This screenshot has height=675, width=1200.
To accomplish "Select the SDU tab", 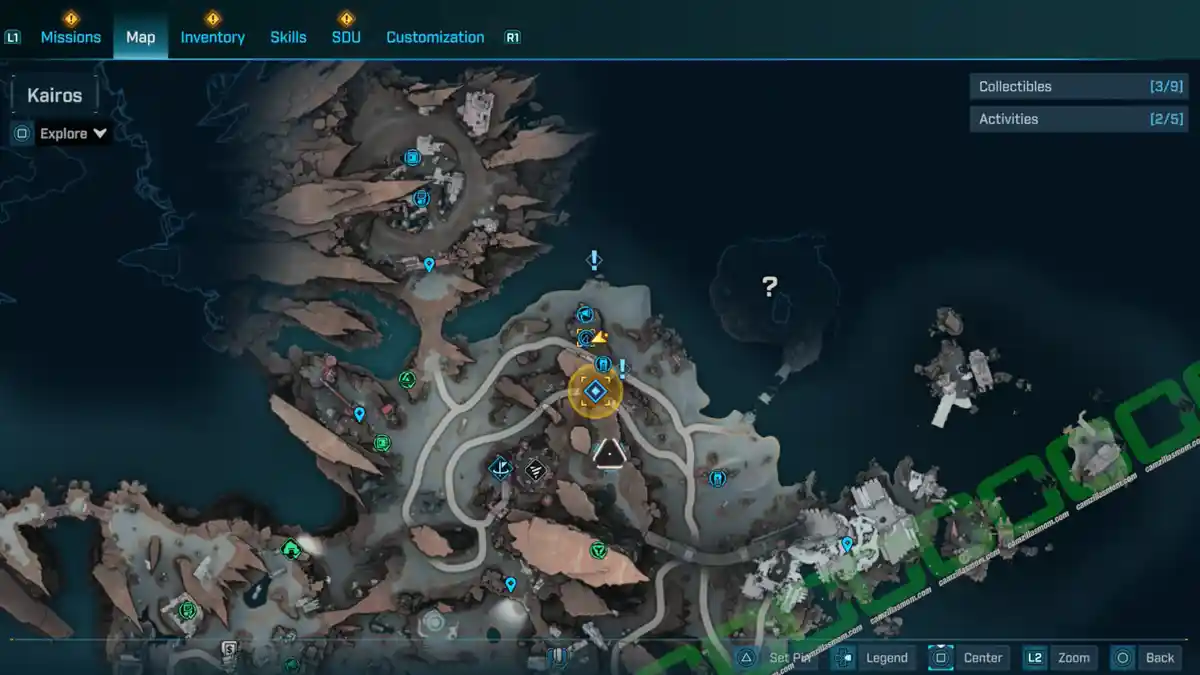I will (x=346, y=37).
